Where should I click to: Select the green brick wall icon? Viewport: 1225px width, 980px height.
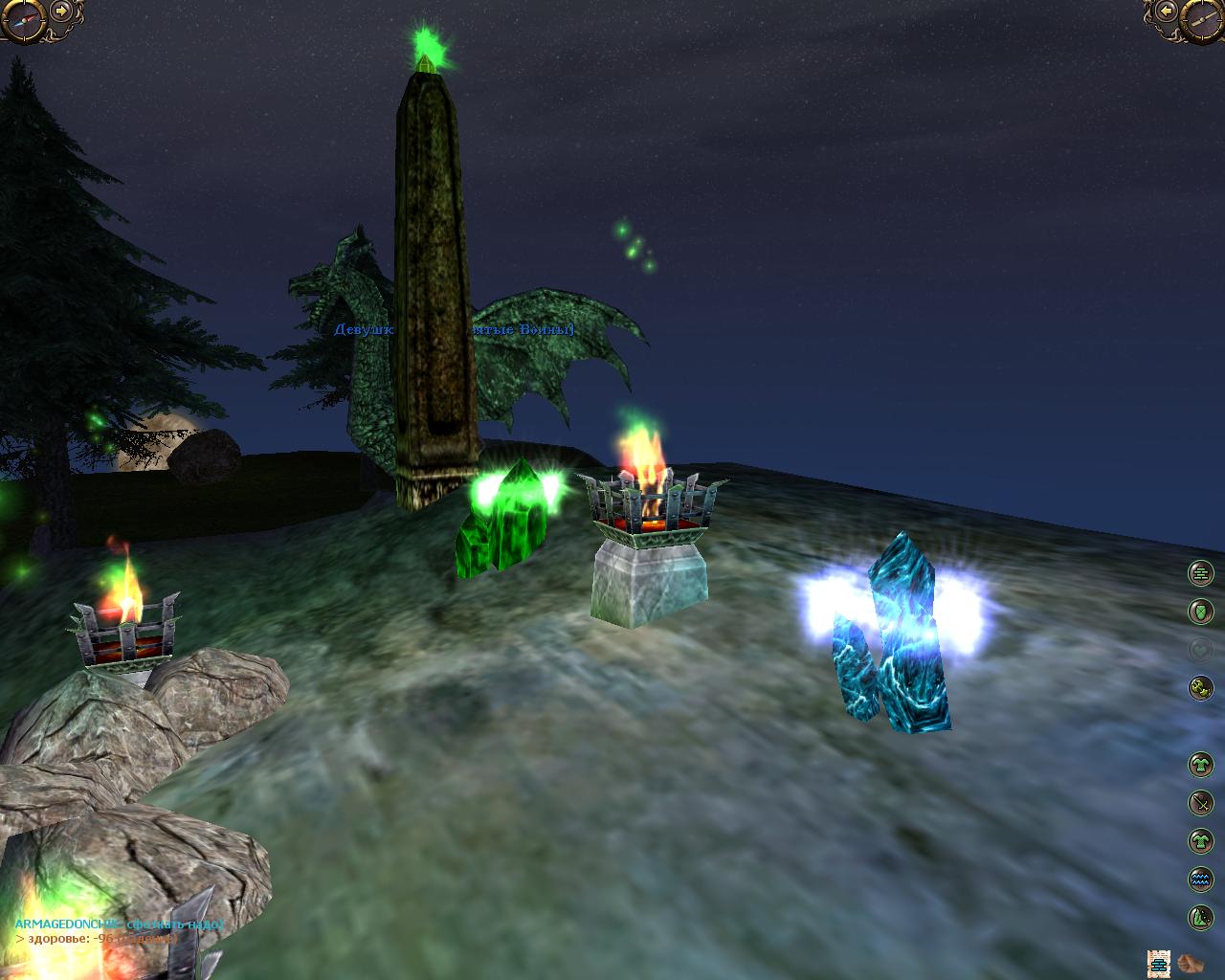point(1200,573)
